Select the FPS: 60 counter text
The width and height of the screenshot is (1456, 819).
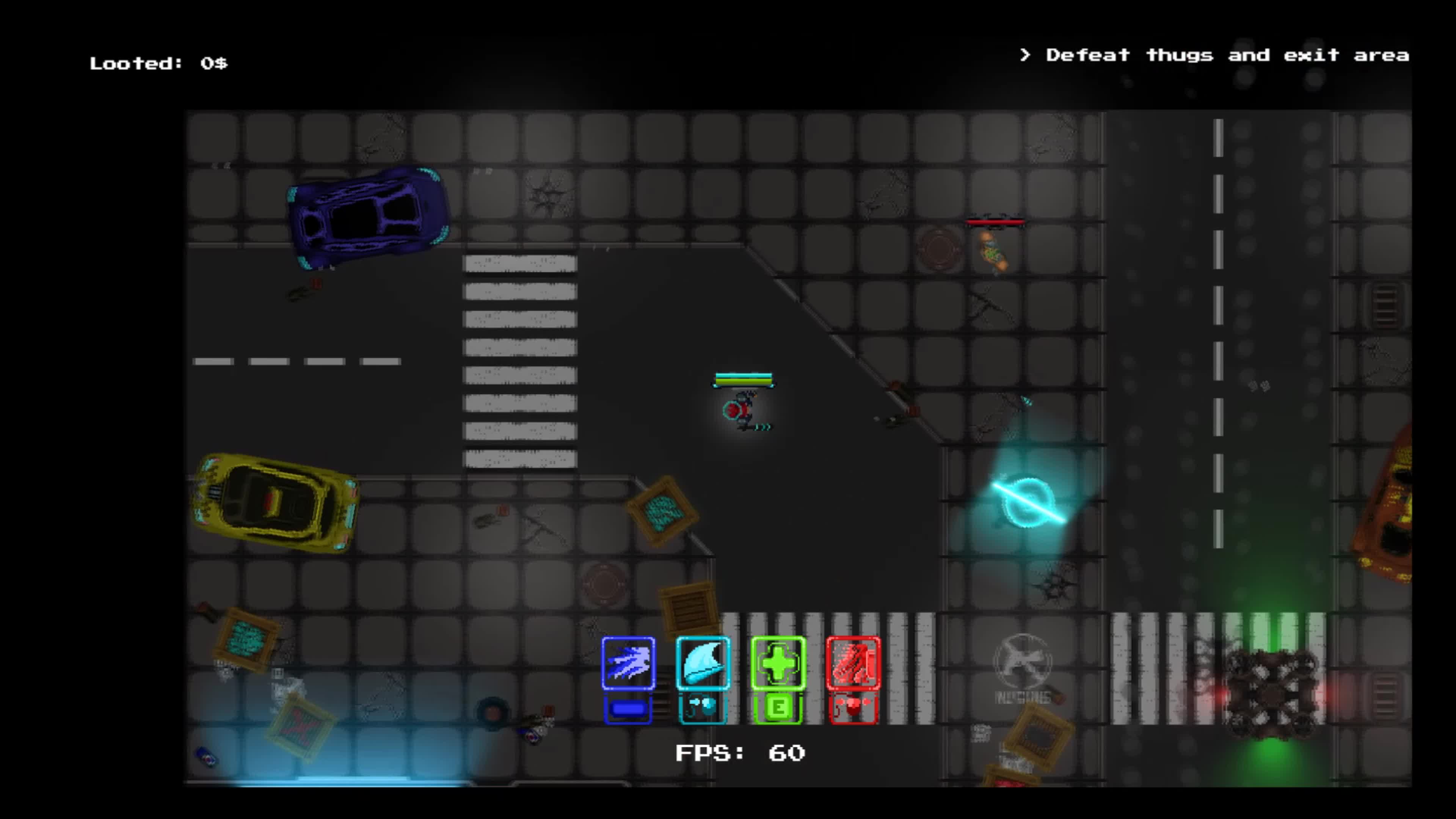click(741, 753)
